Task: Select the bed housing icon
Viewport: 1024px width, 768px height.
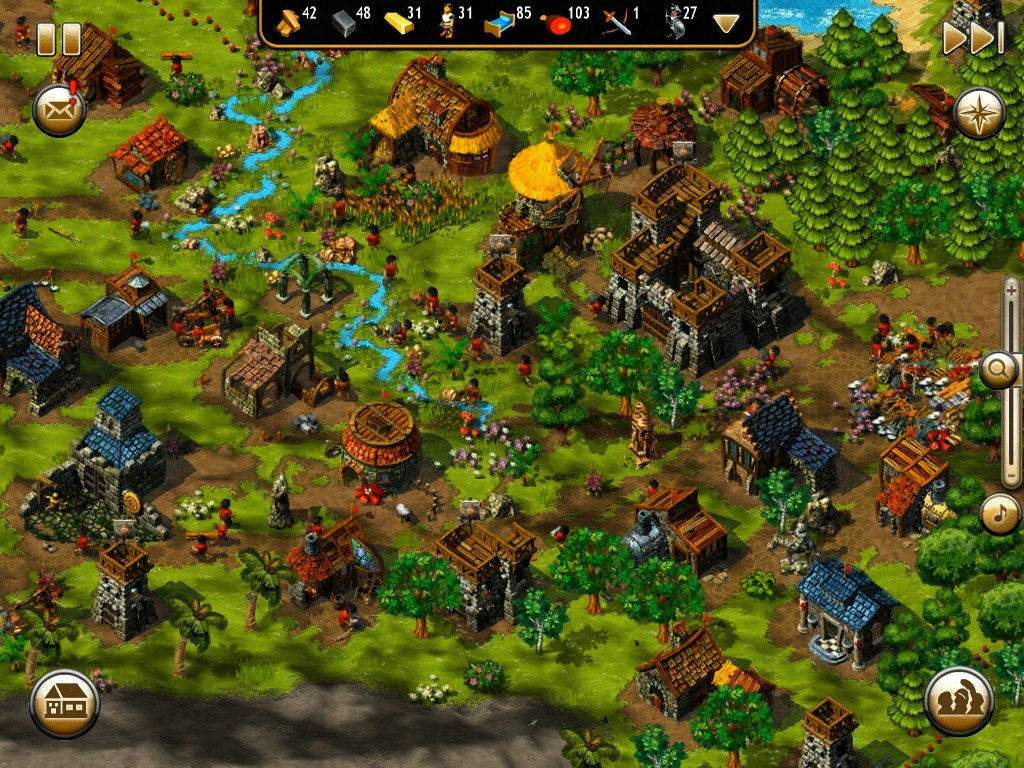Action: coord(497,23)
